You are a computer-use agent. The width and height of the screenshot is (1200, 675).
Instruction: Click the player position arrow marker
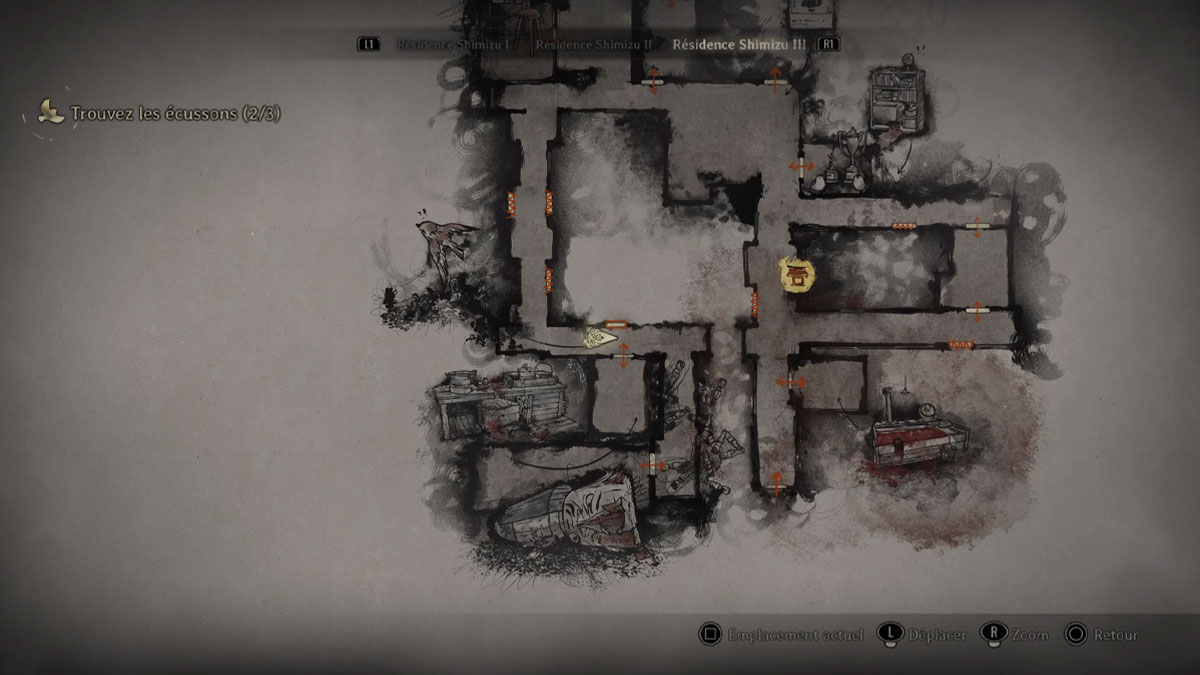(600, 338)
